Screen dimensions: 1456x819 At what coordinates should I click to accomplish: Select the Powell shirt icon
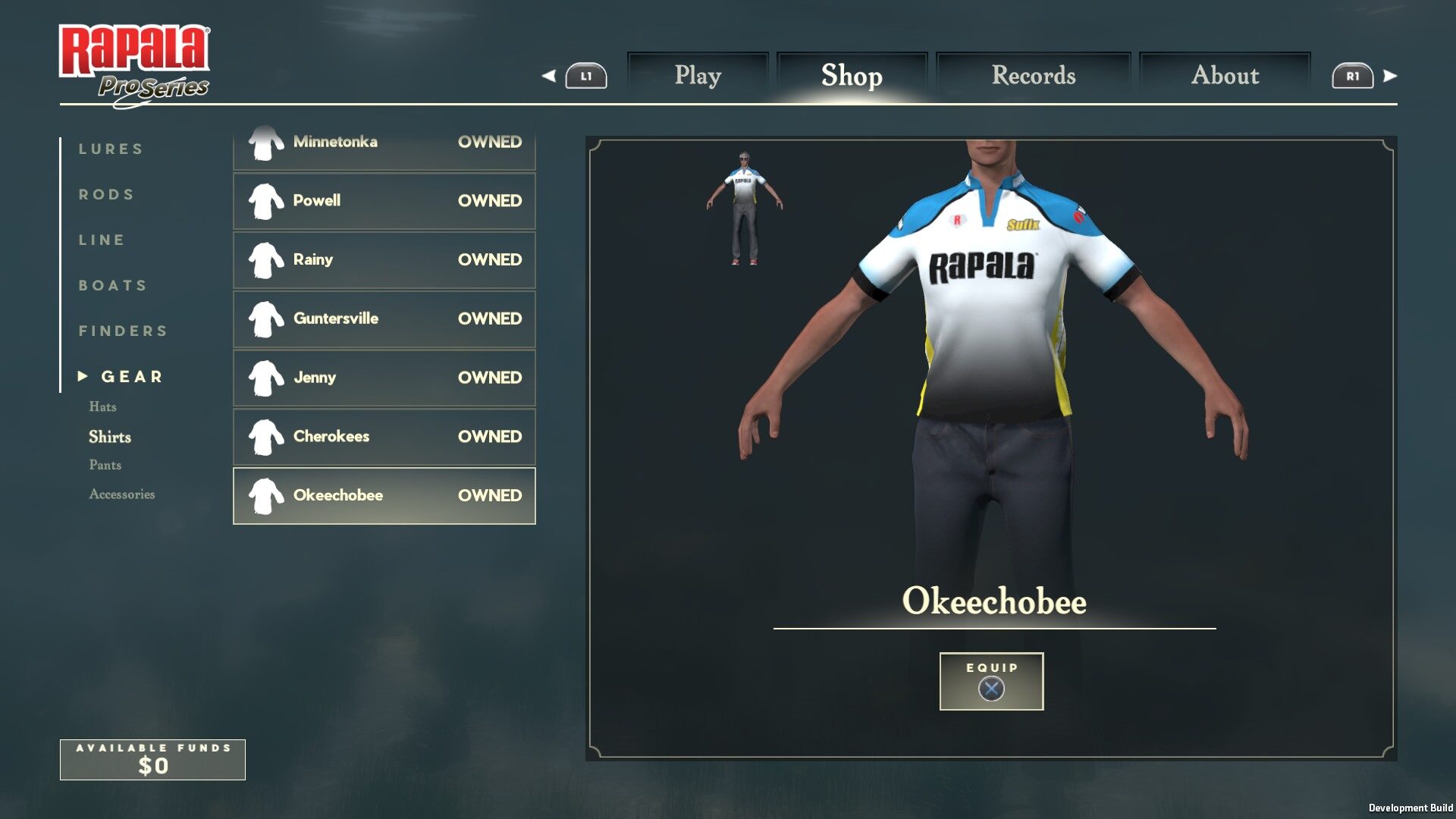[x=265, y=200]
